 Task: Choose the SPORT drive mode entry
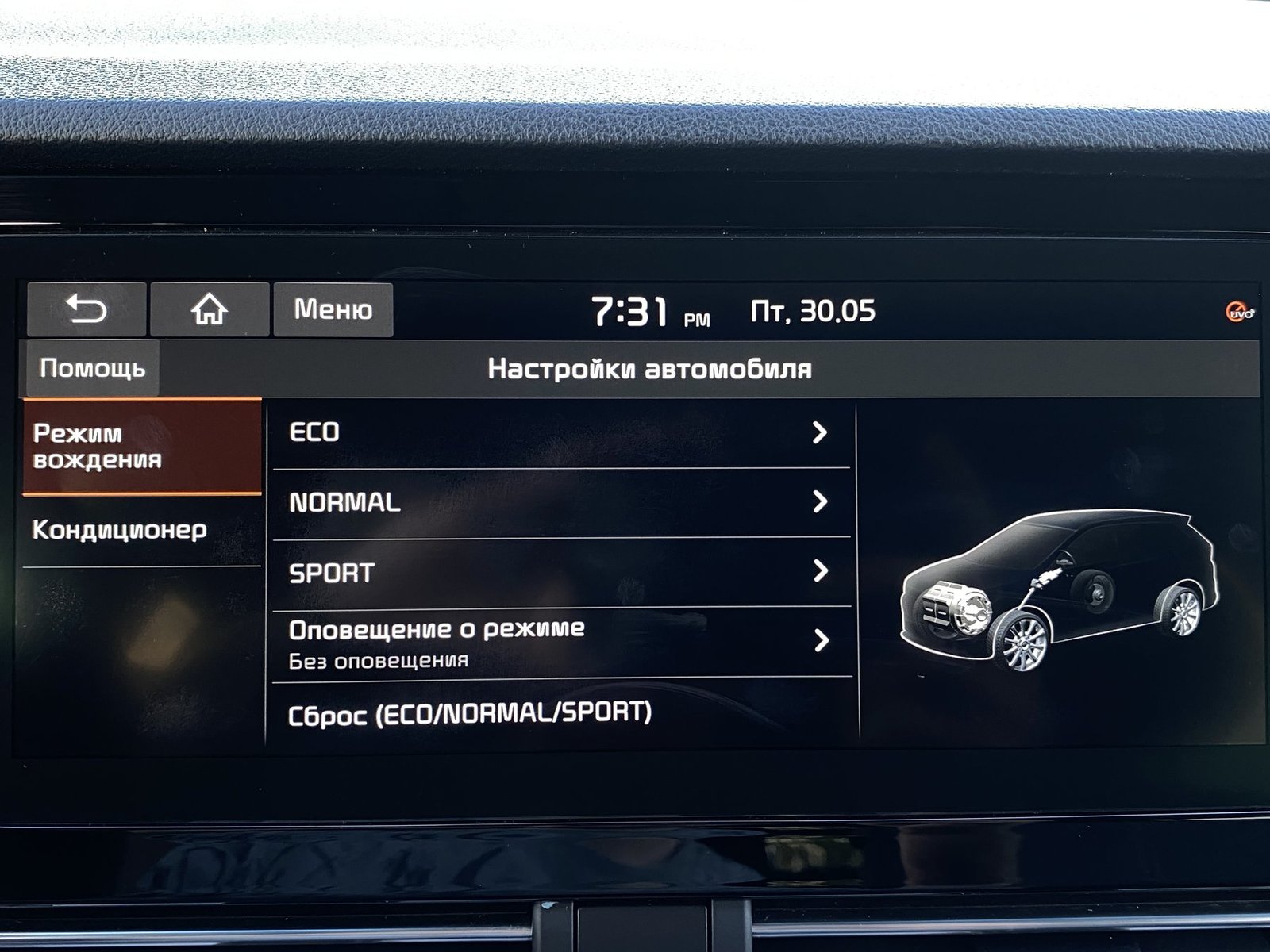[x=560, y=572]
